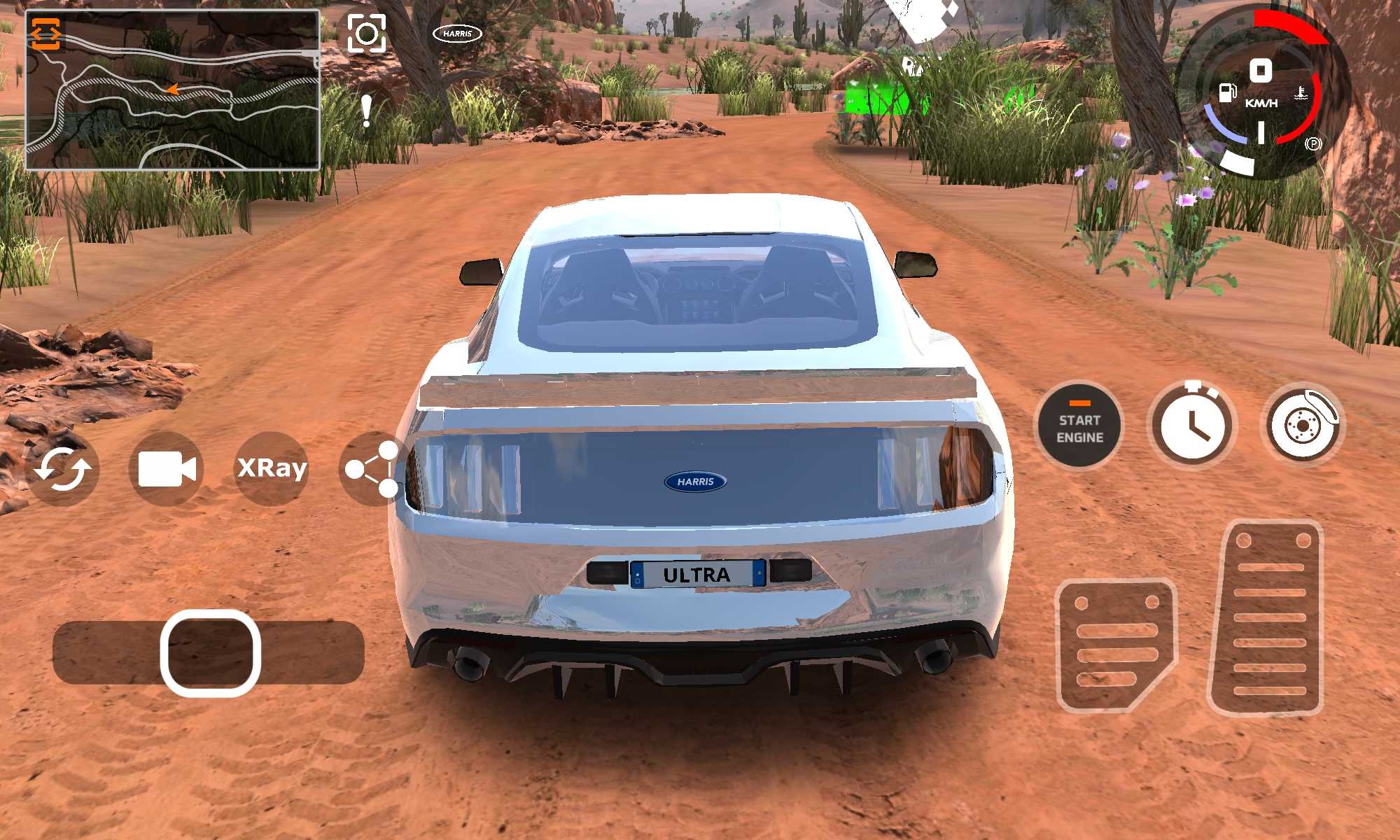Toggle XRay view mode
1400x840 pixels.
[x=272, y=468]
